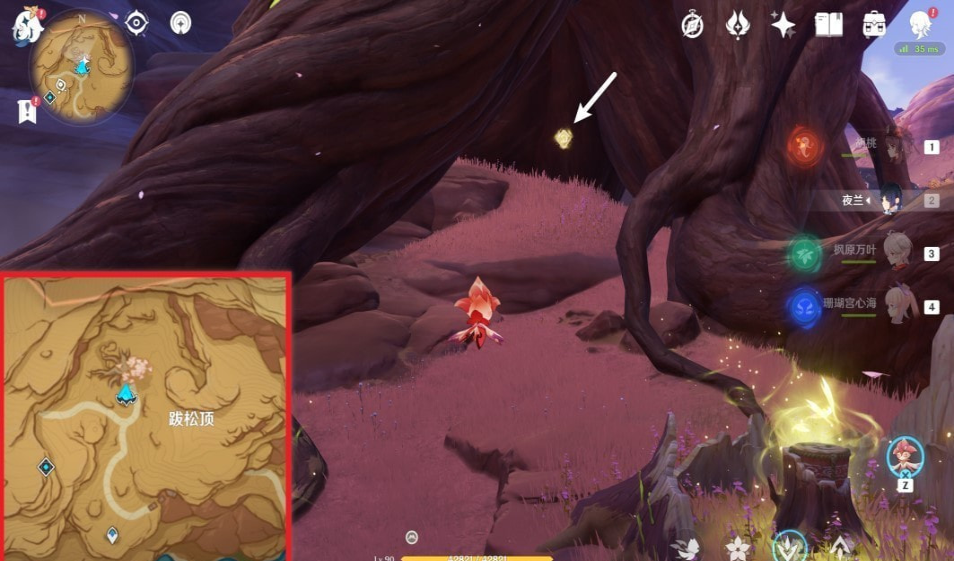Open the Paimon menu
Image resolution: width=954 pixels, height=561 pixels.
[x=27, y=25]
